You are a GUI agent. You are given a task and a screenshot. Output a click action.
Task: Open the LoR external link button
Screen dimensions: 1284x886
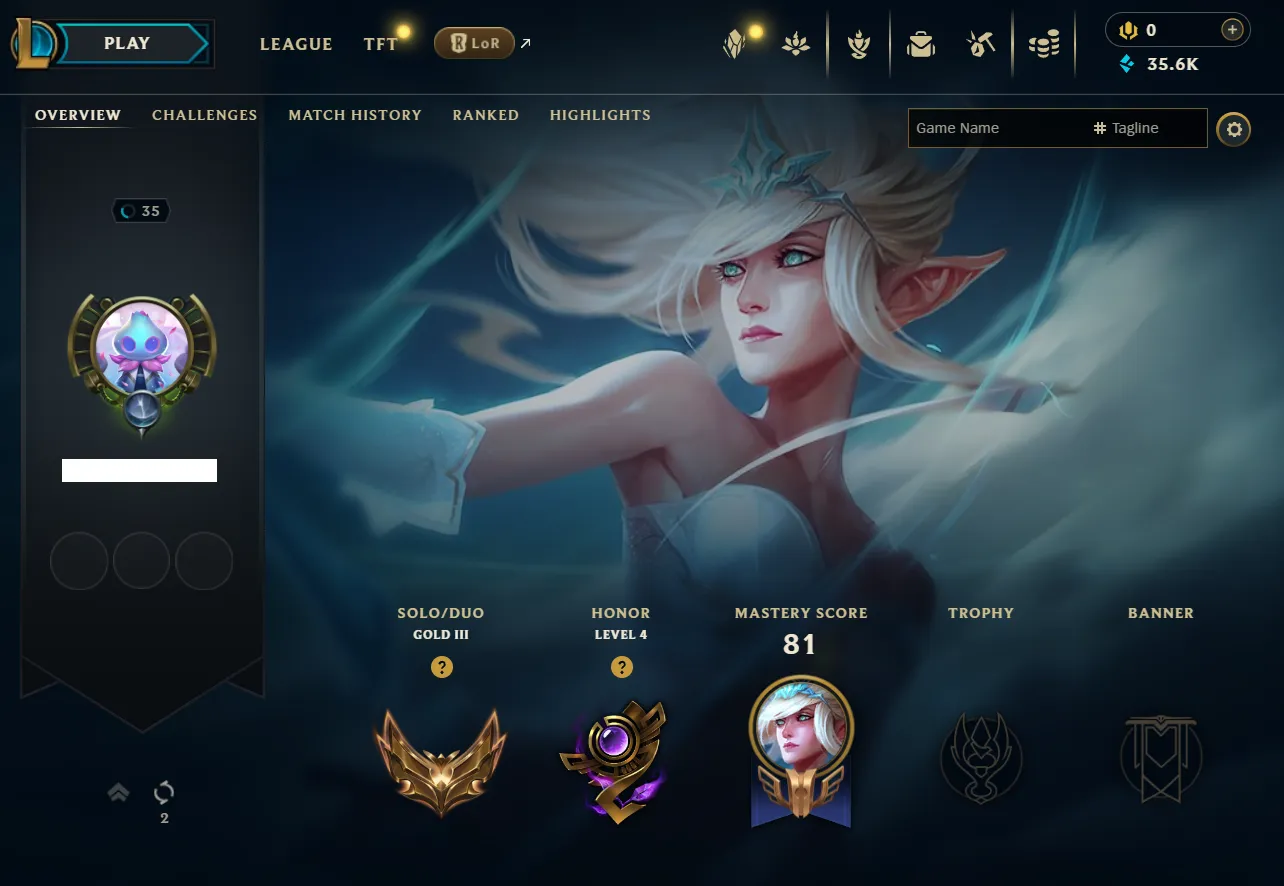pyautogui.click(x=474, y=43)
